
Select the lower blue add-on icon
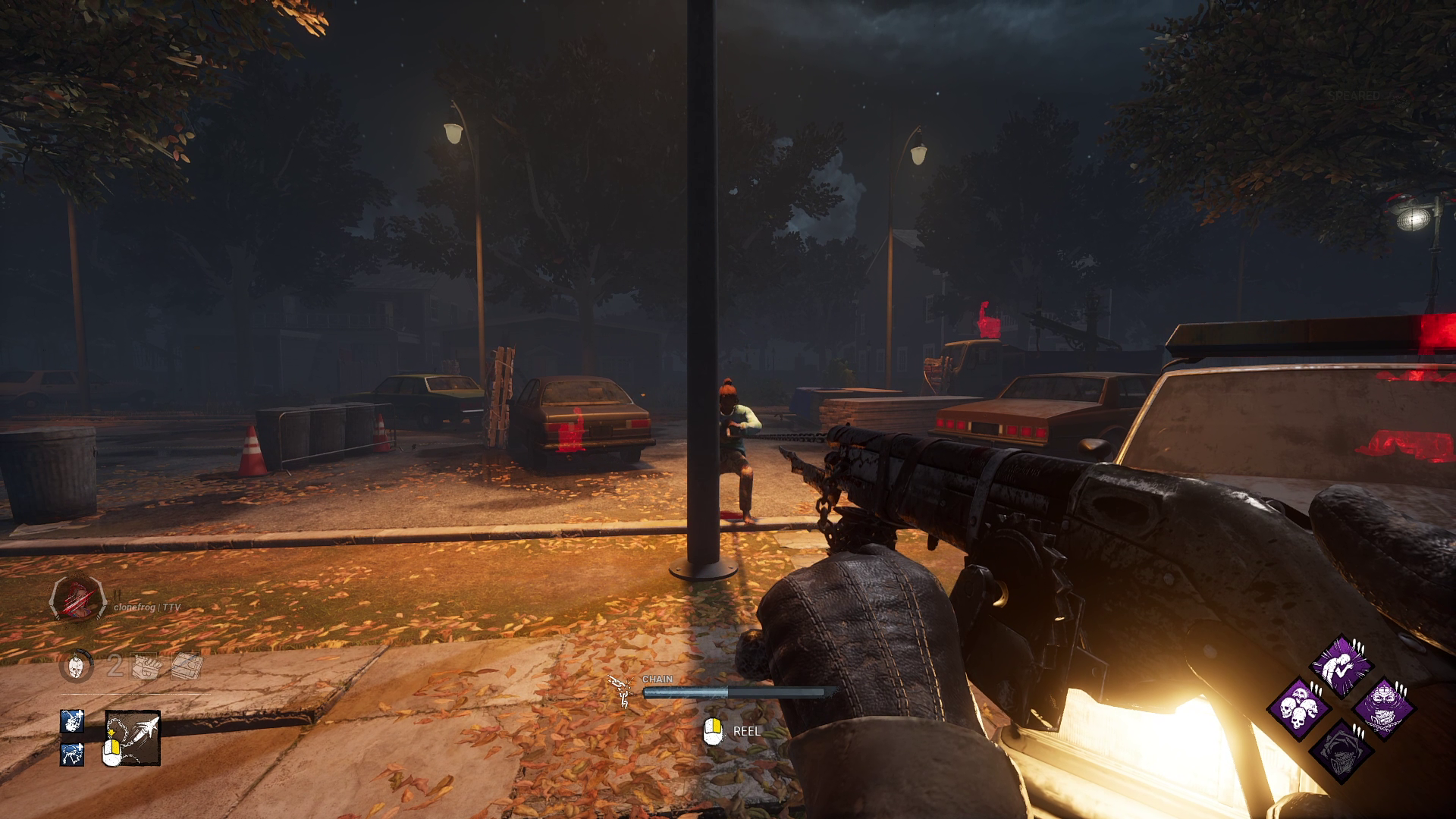[x=71, y=755]
